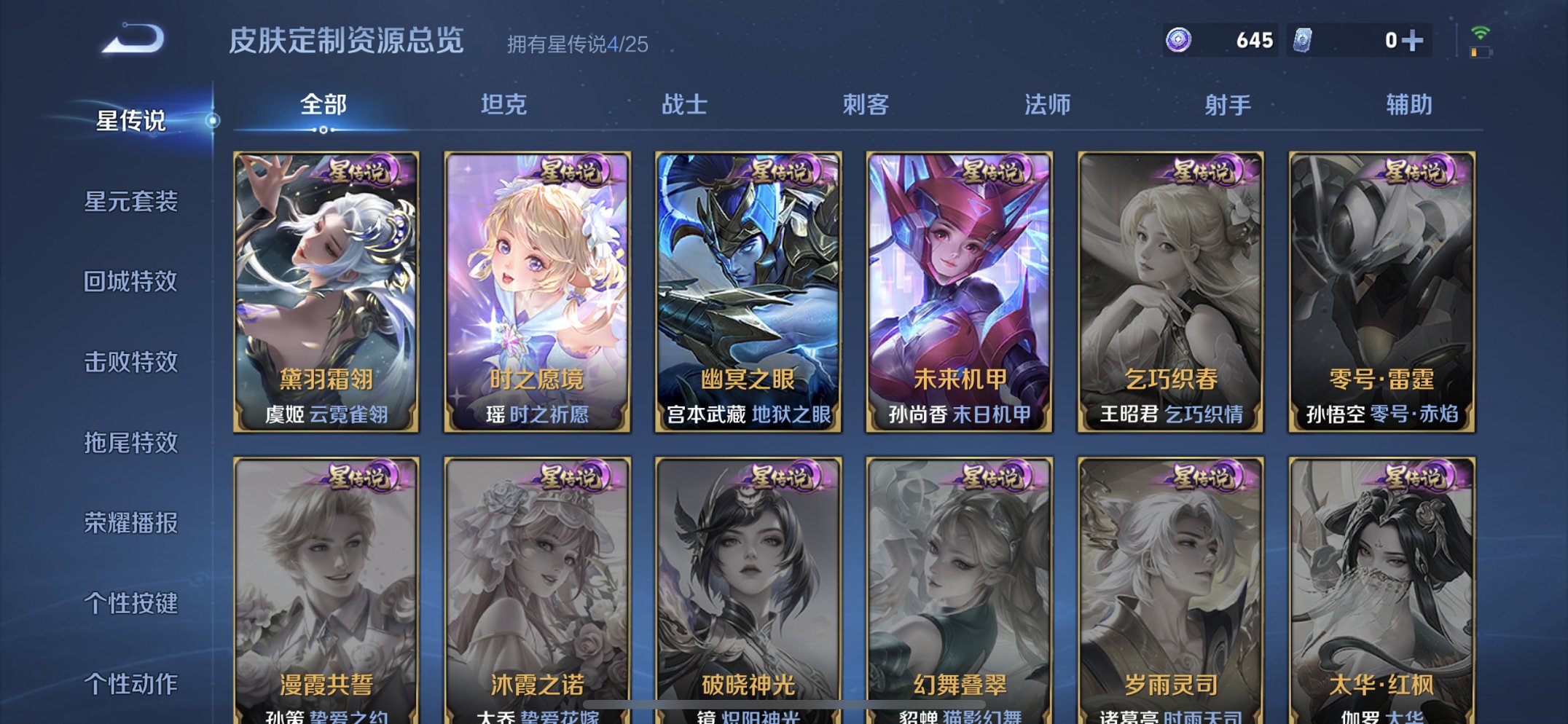The height and width of the screenshot is (724, 1568).
Task: Open the 荣耀播报 section in sidebar
Action: tap(133, 523)
